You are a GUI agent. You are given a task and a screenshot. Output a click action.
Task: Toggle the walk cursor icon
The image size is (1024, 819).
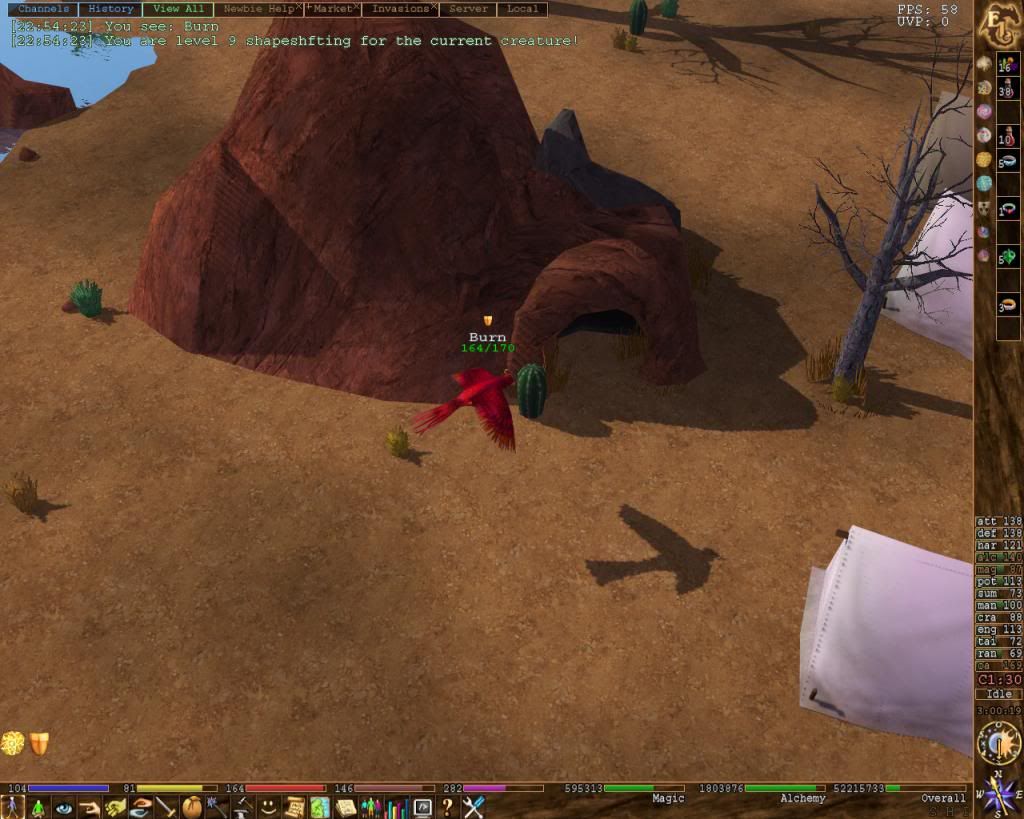click(x=12, y=807)
